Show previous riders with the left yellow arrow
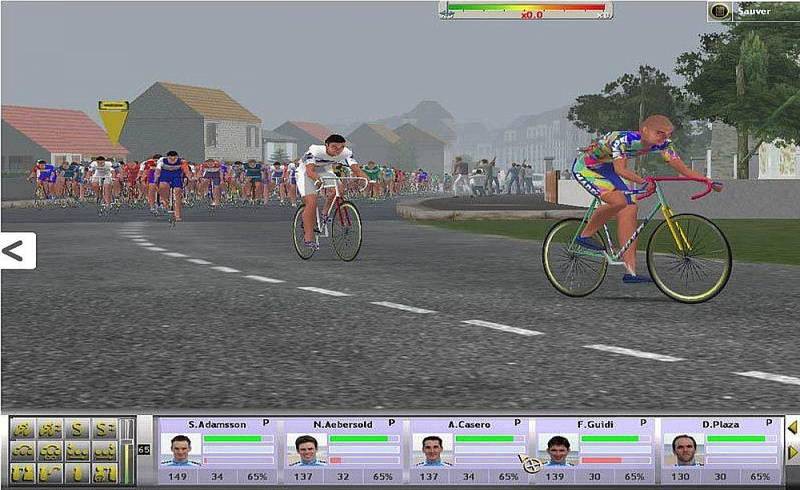This screenshot has height=490, width=800. [x=792, y=428]
